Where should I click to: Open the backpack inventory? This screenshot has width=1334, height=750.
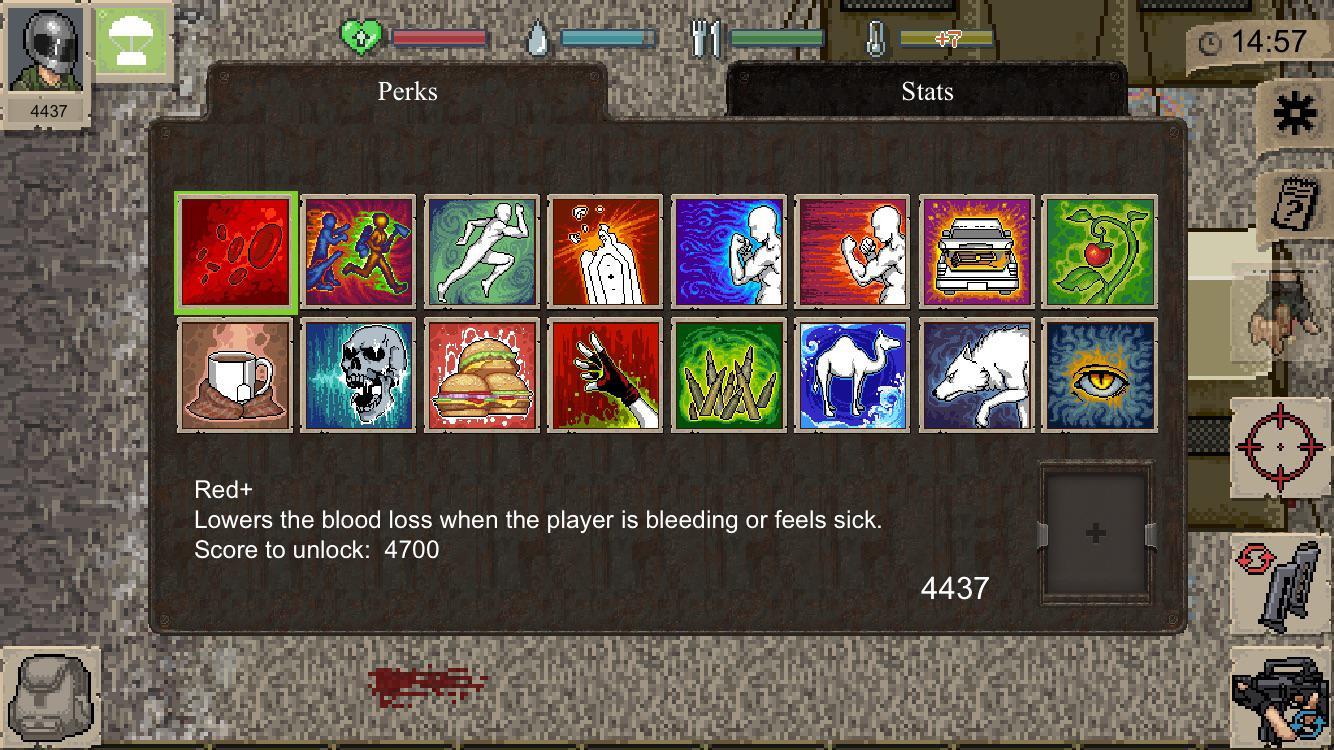click(x=52, y=693)
